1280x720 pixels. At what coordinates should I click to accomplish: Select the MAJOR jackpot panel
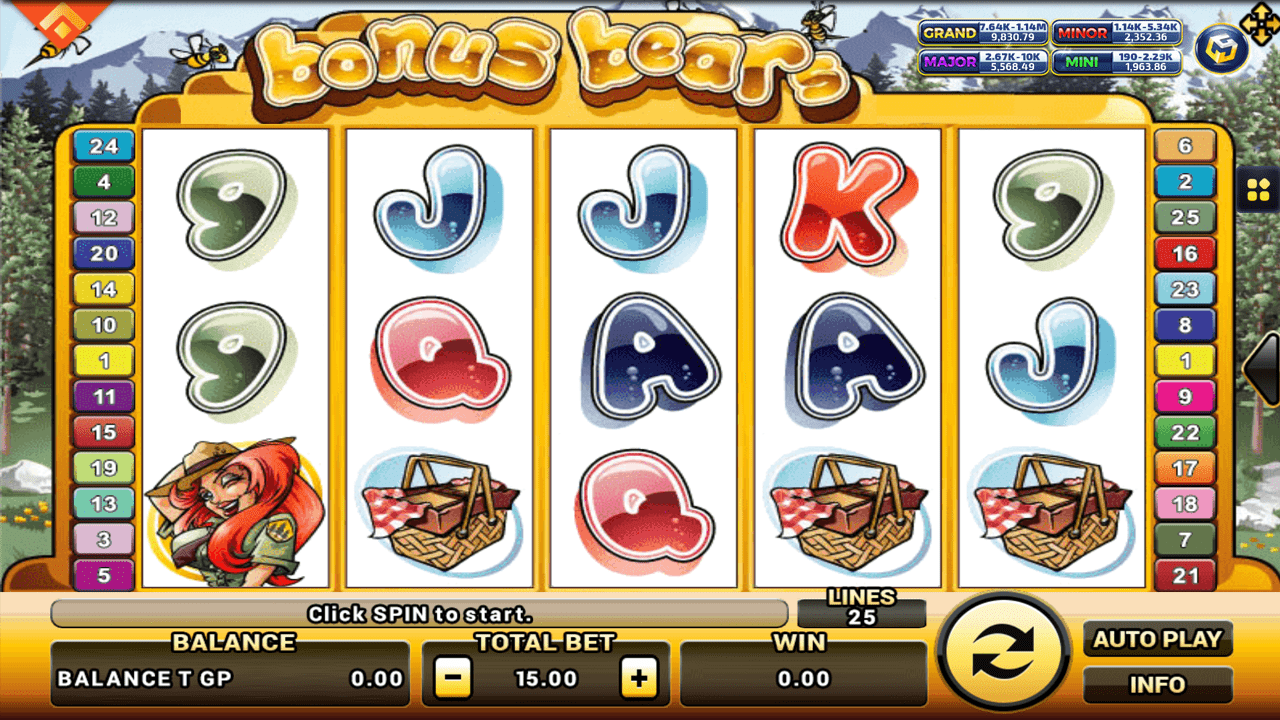coord(983,62)
